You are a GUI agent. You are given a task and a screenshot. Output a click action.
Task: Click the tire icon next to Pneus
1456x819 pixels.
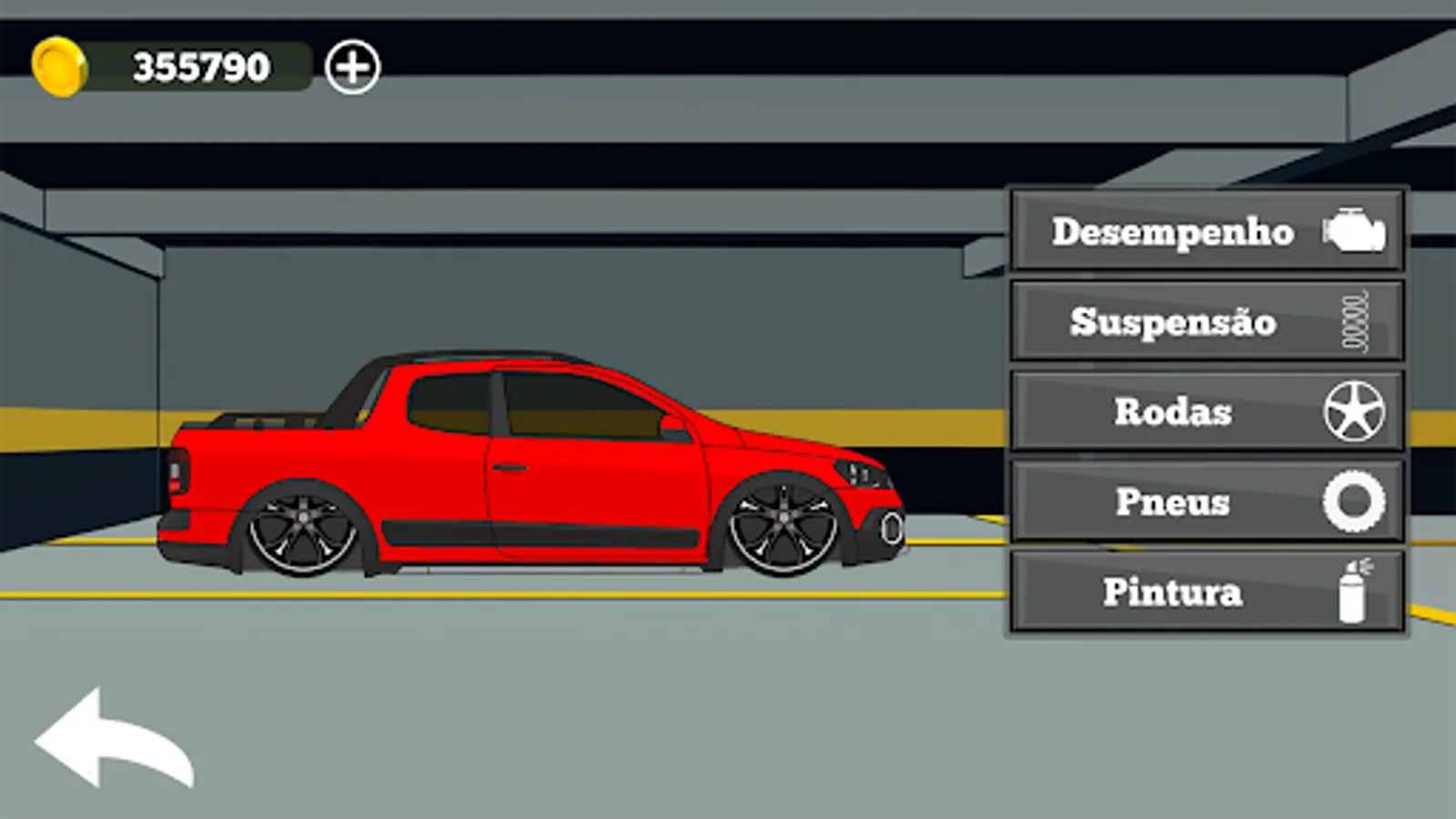(1353, 501)
